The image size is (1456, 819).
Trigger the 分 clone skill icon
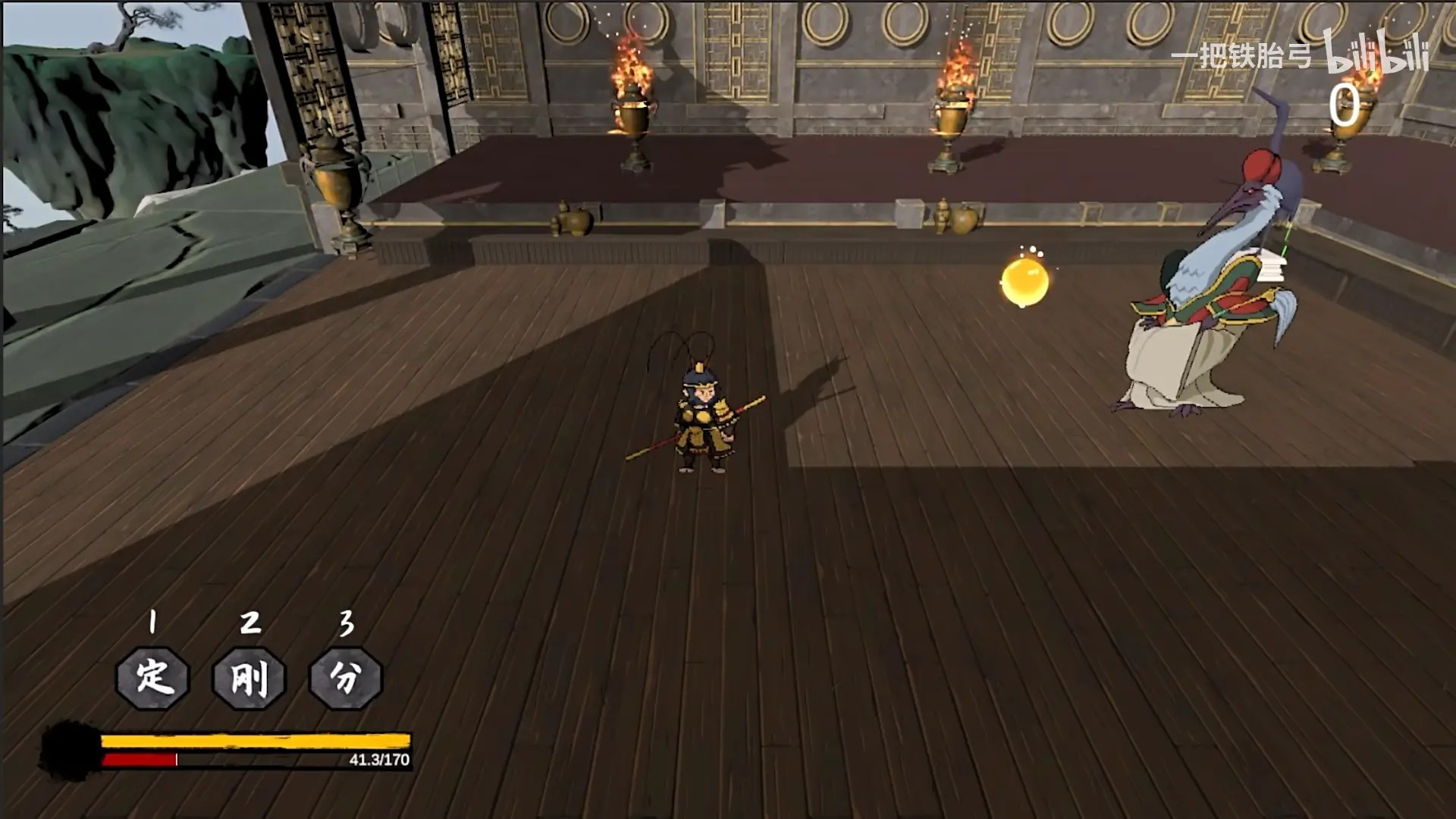point(346,677)
